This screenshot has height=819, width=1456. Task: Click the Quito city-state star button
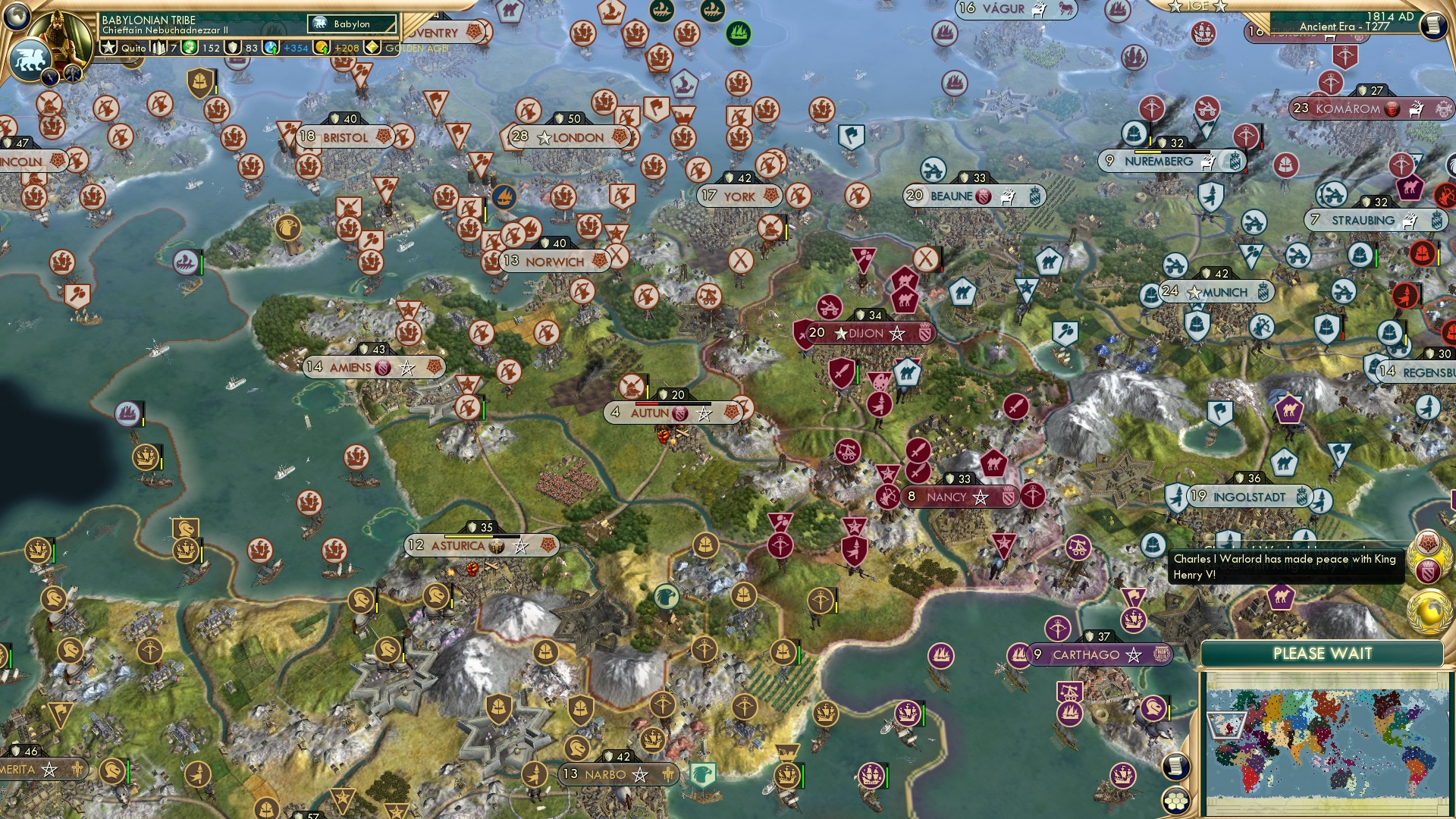coord(108,48)
